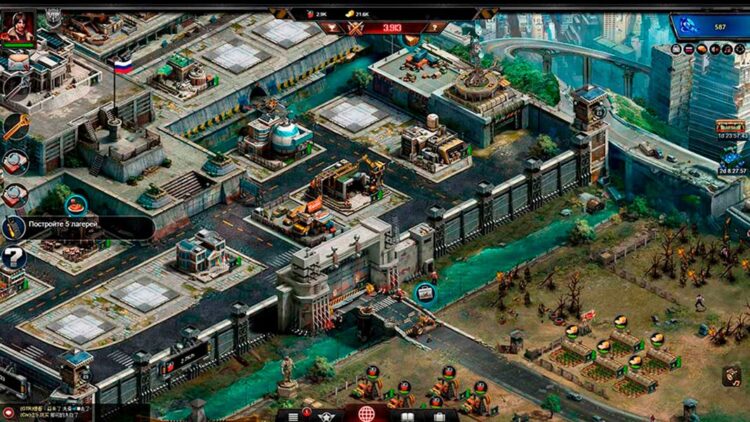Open the list menu icon in bottom bar
750x422 pixels.
click(293, 416)
